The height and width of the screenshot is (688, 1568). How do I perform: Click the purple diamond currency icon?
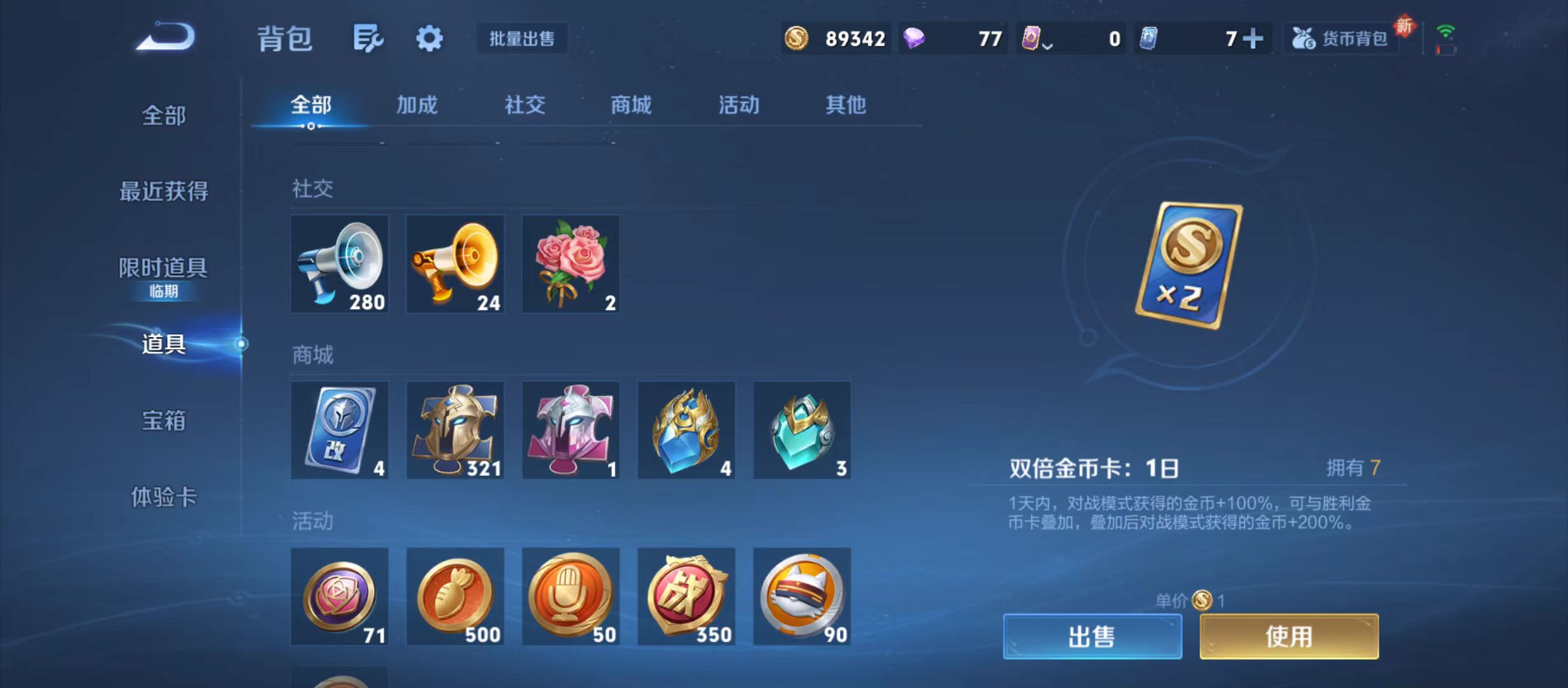tap(914, 38)
